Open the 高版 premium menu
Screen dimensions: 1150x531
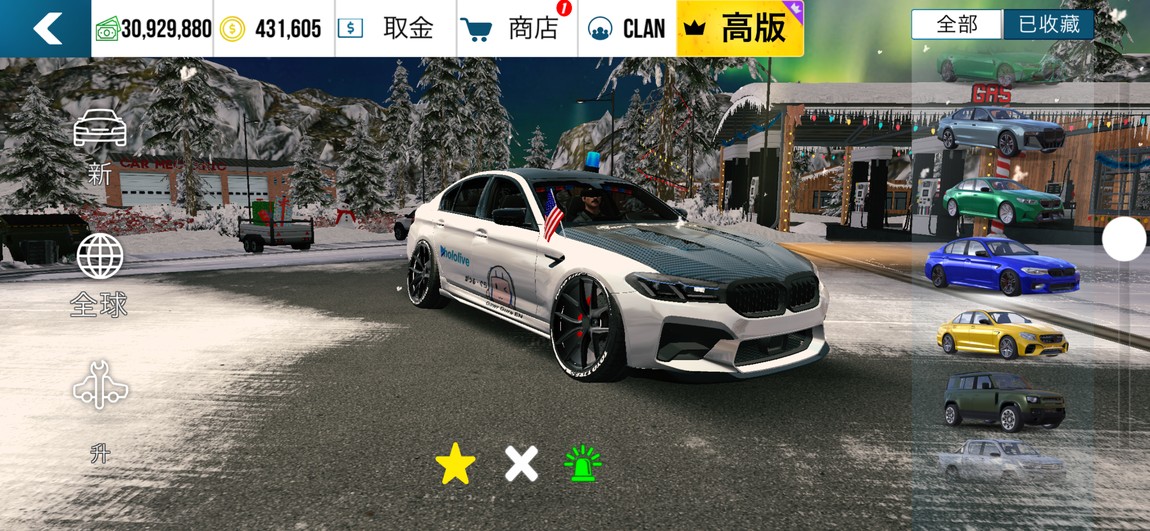[740, 28]
